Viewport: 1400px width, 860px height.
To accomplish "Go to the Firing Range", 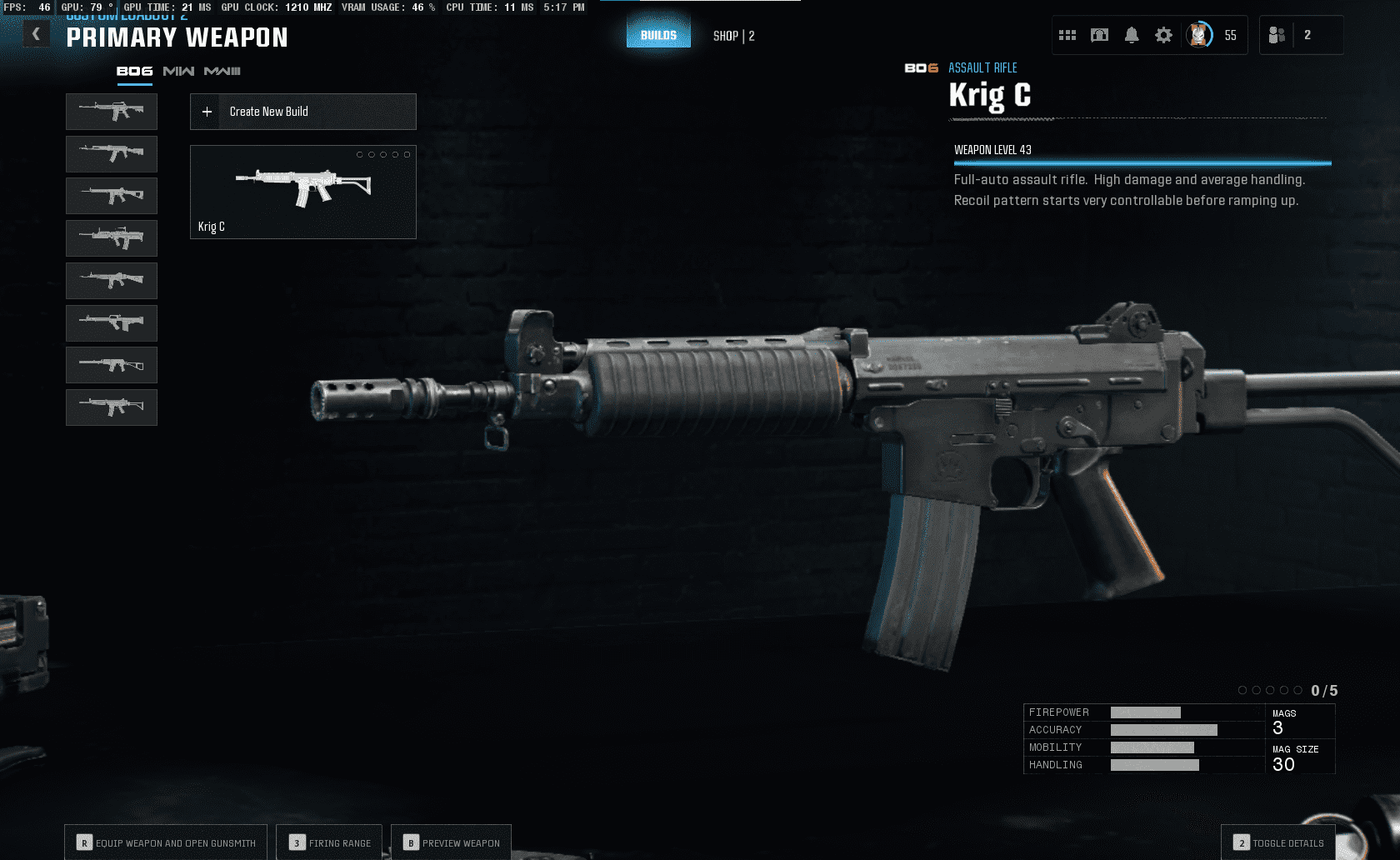I will [329, 842].
